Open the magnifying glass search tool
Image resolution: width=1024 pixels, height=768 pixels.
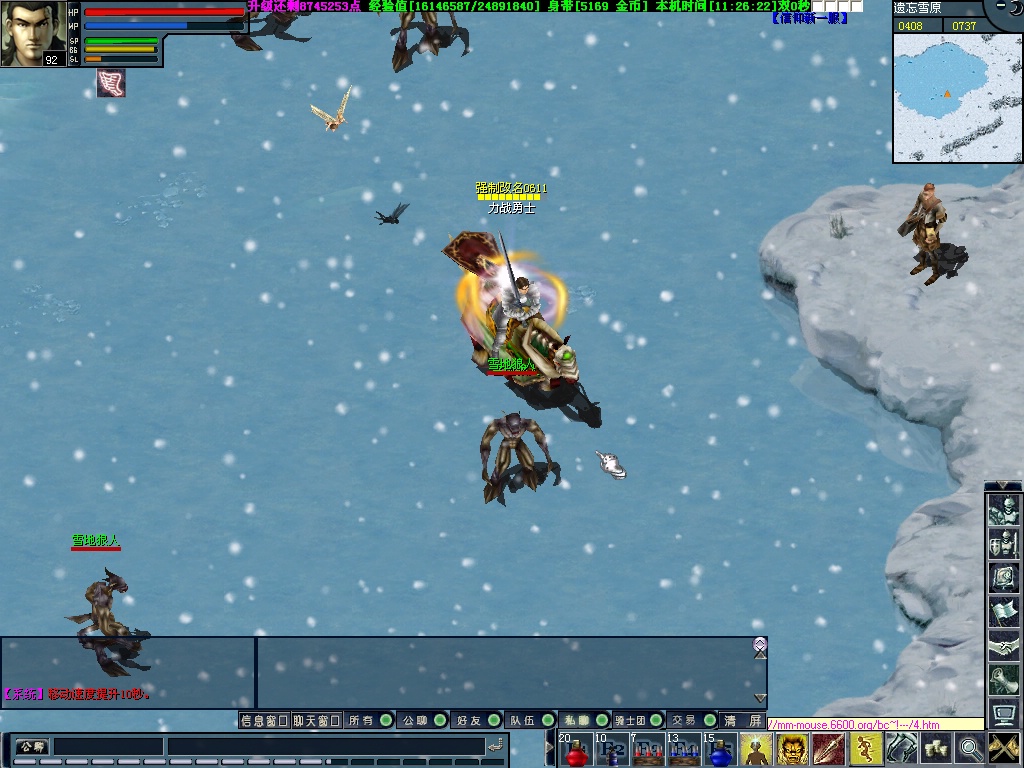pos(970,749)
